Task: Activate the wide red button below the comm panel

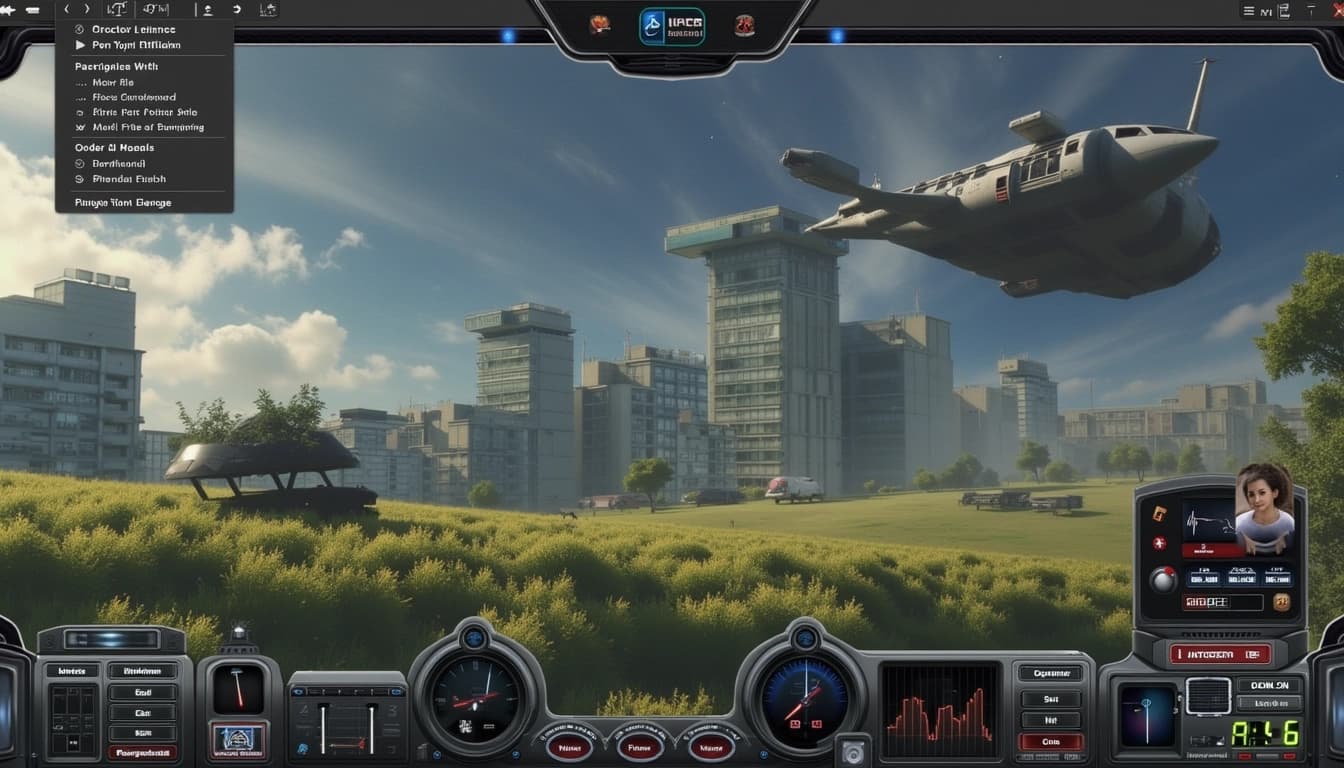Action: 1219,654
